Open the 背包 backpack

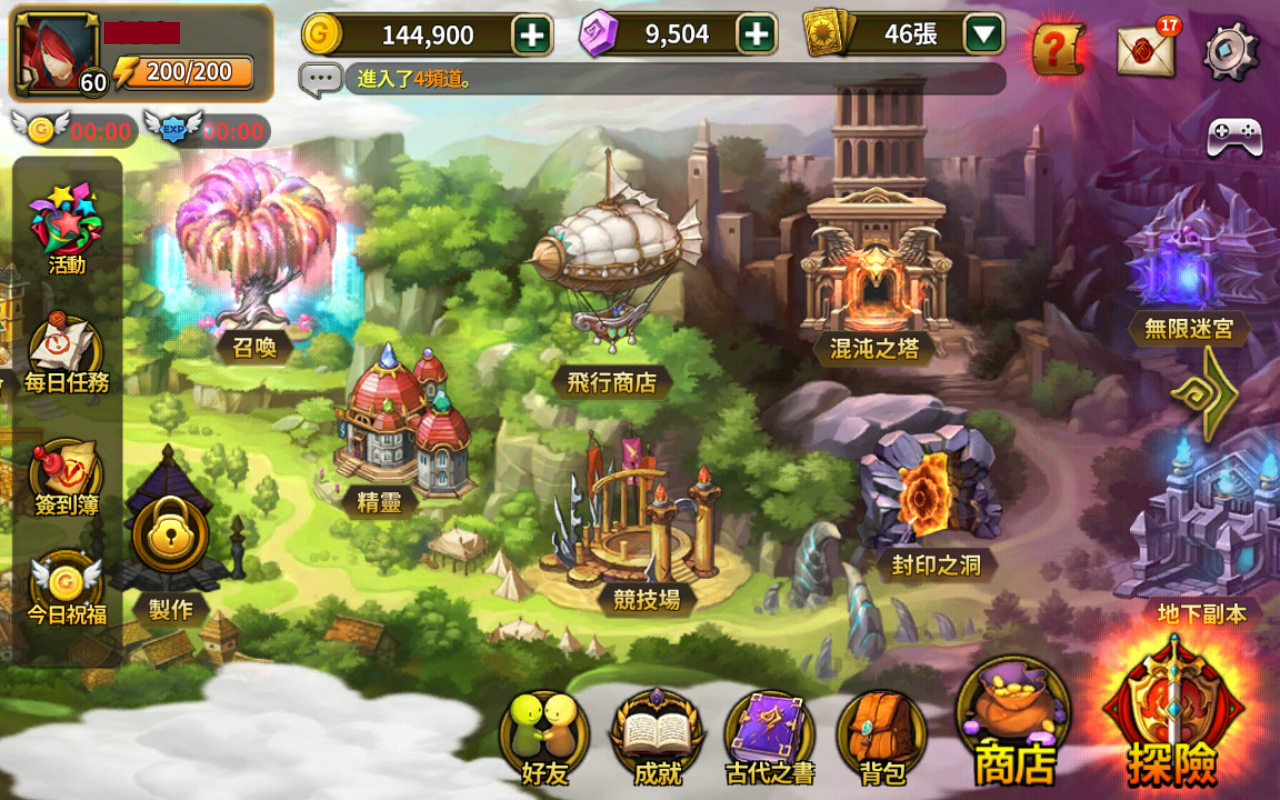coord(882,735)
